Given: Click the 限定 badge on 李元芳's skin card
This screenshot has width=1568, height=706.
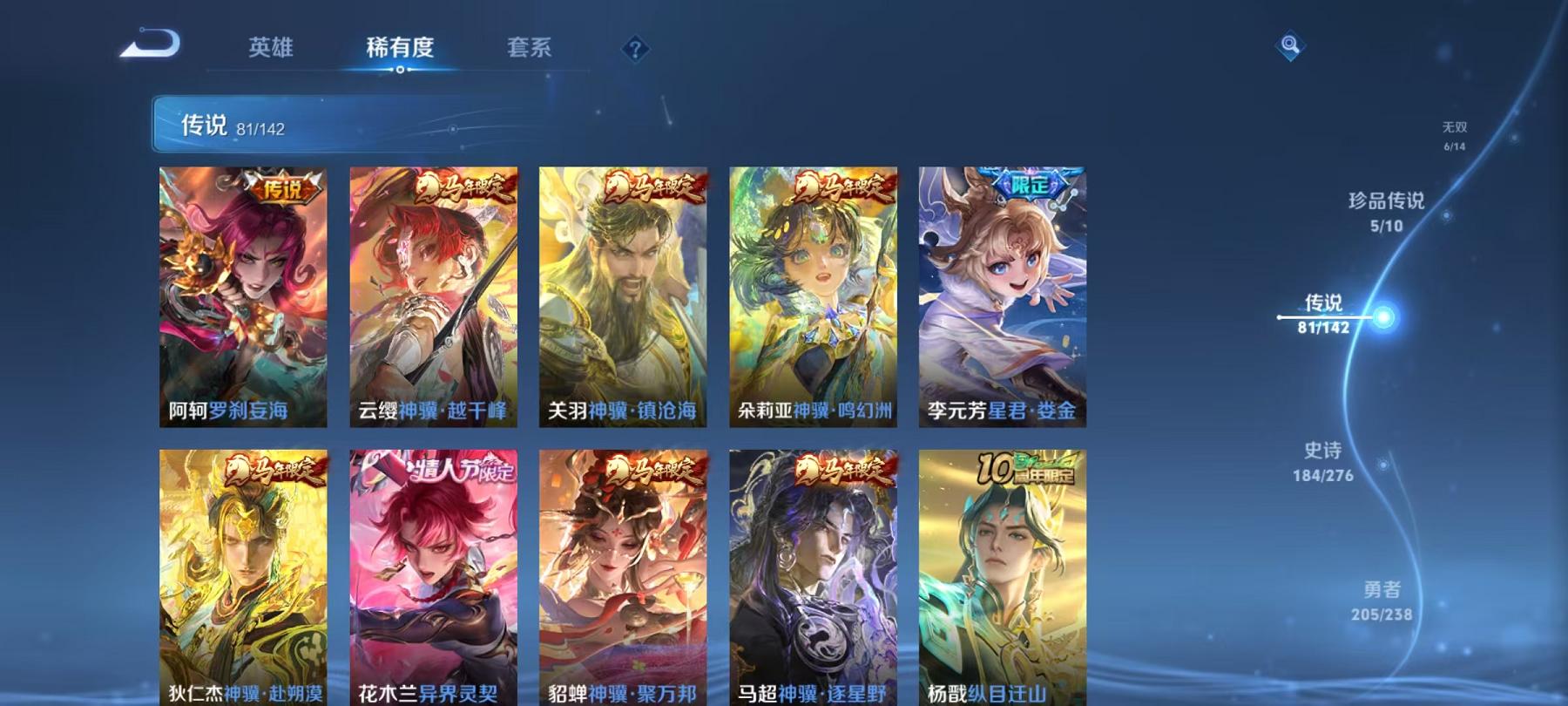Looking at the screenshot, I should click(1029, 184).
